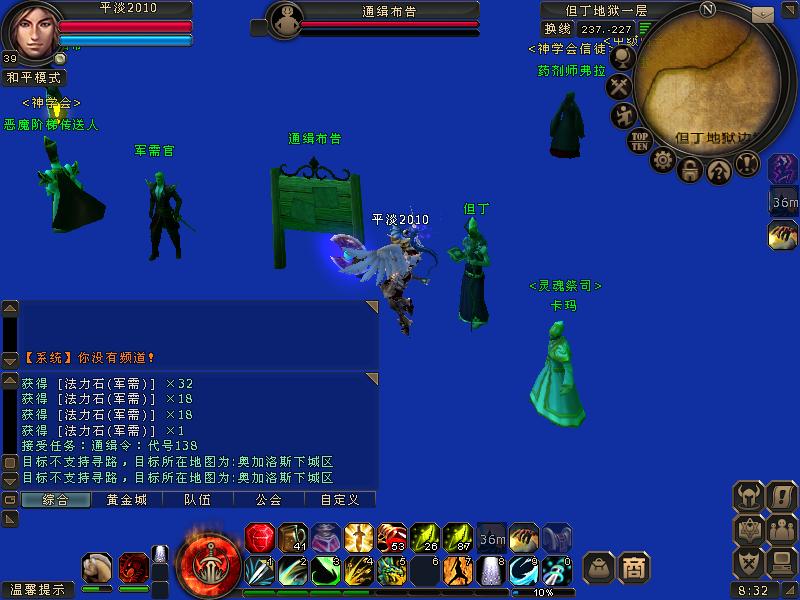Click the 温馨提示 tips button
The width and height of the screenshot is (800, 600).
click(x=36, y=590)
